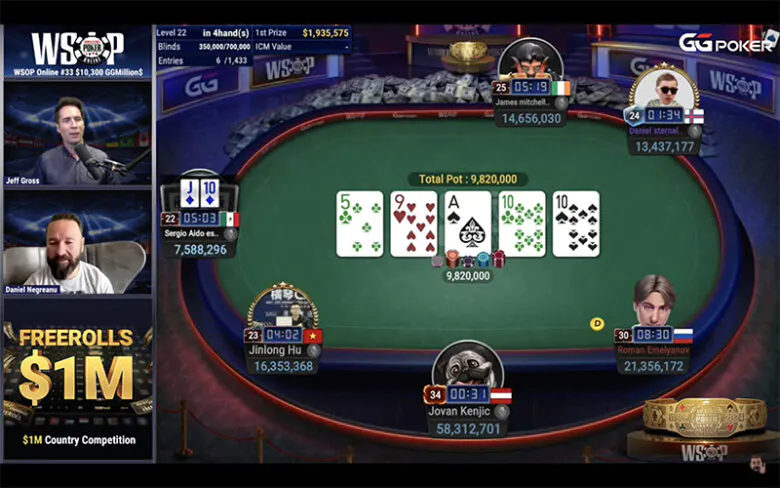This screenshot has width=780, height=488.
Task: Open the Freerolls $1M promotion banner
Action: coord(77,370)
